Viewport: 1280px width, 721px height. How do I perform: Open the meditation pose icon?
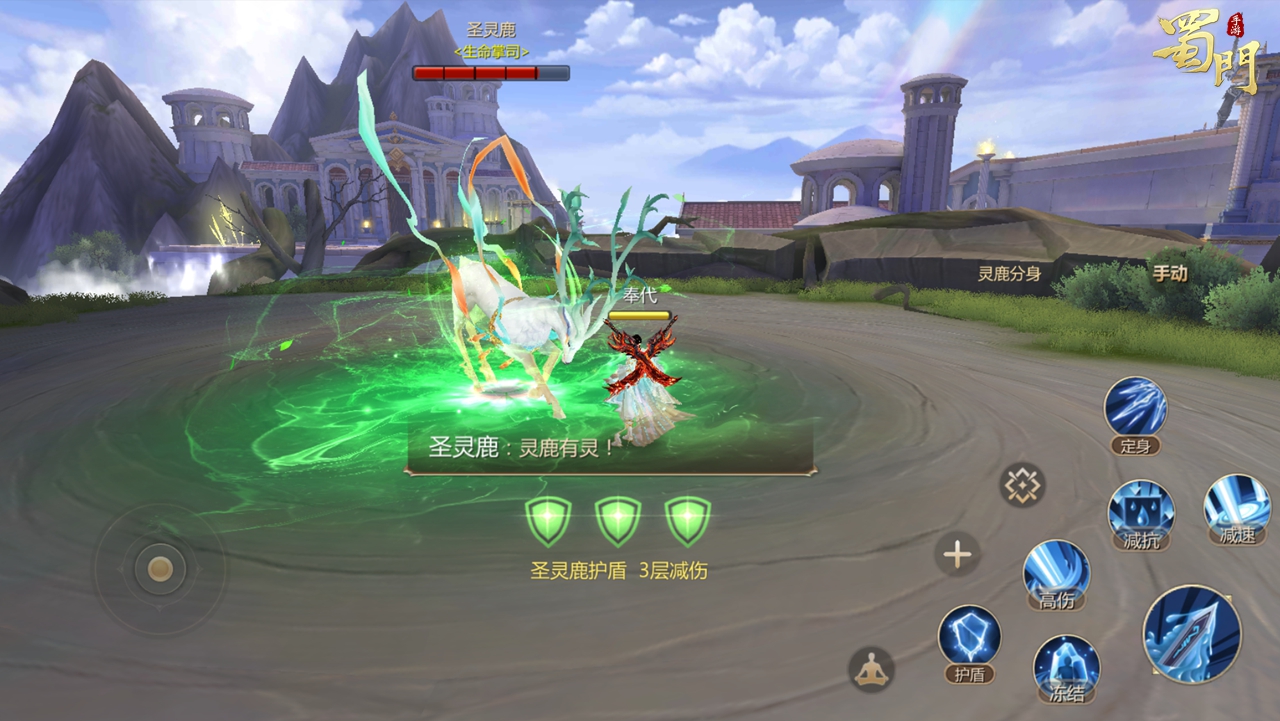[871, 668]
